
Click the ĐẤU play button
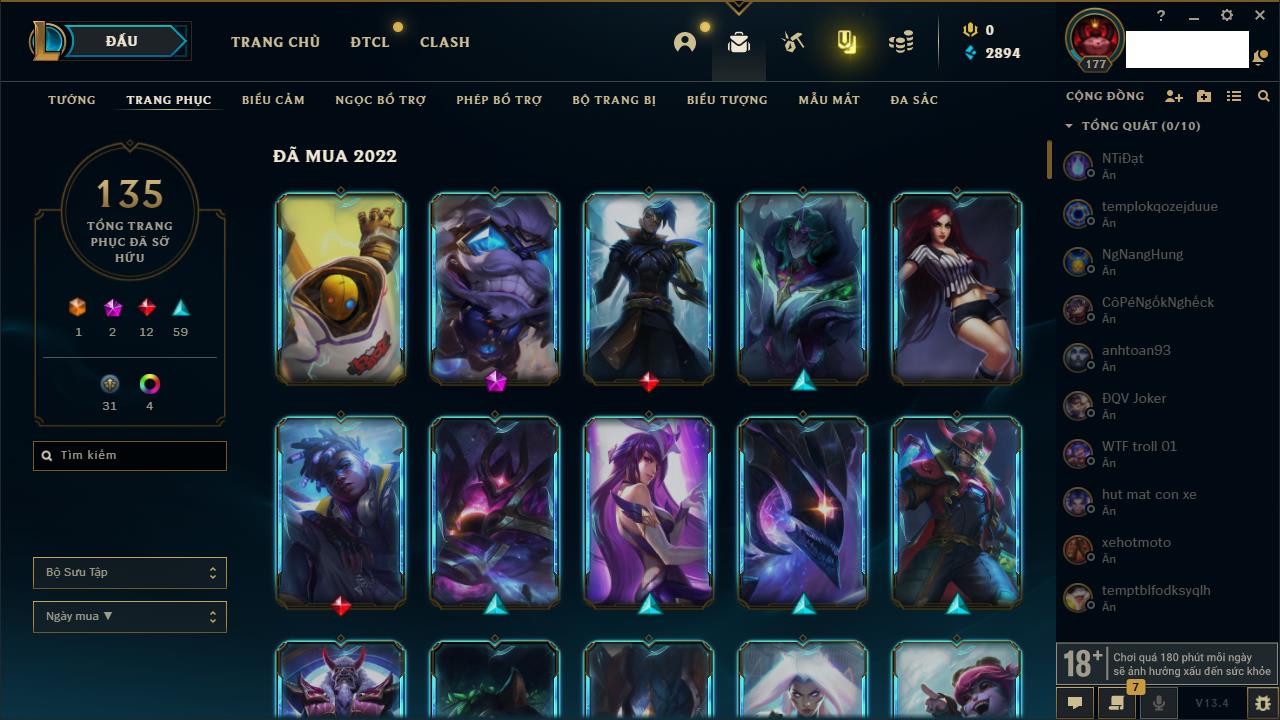pyautogui.click(x=122, y=41)
